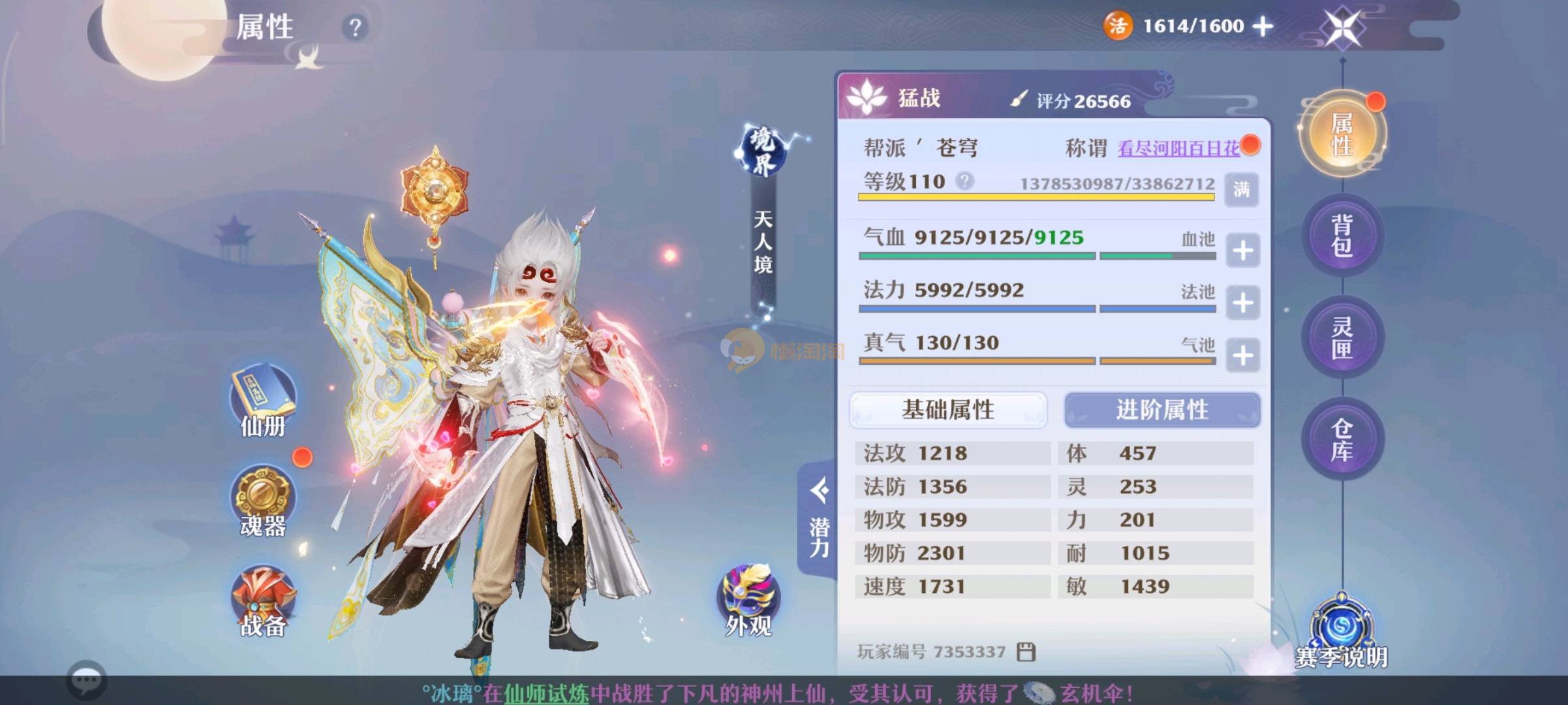The height and width of the screenshot is (705, 1568).
Task: Open the 灵匣 side tab
Action: 1342,337
